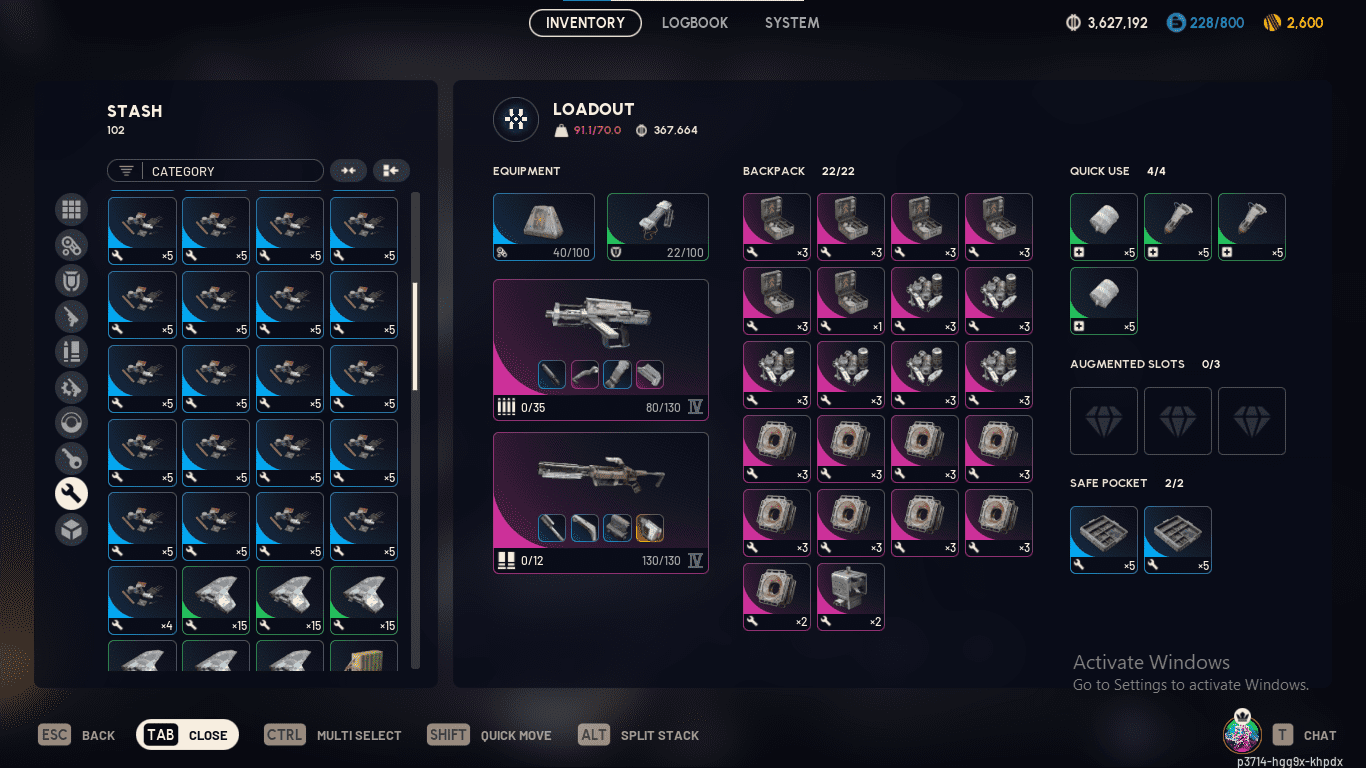Click the INVENTORY tab at the top
Viewport: 1366px width, 768px height.
(x=584, y=22)
